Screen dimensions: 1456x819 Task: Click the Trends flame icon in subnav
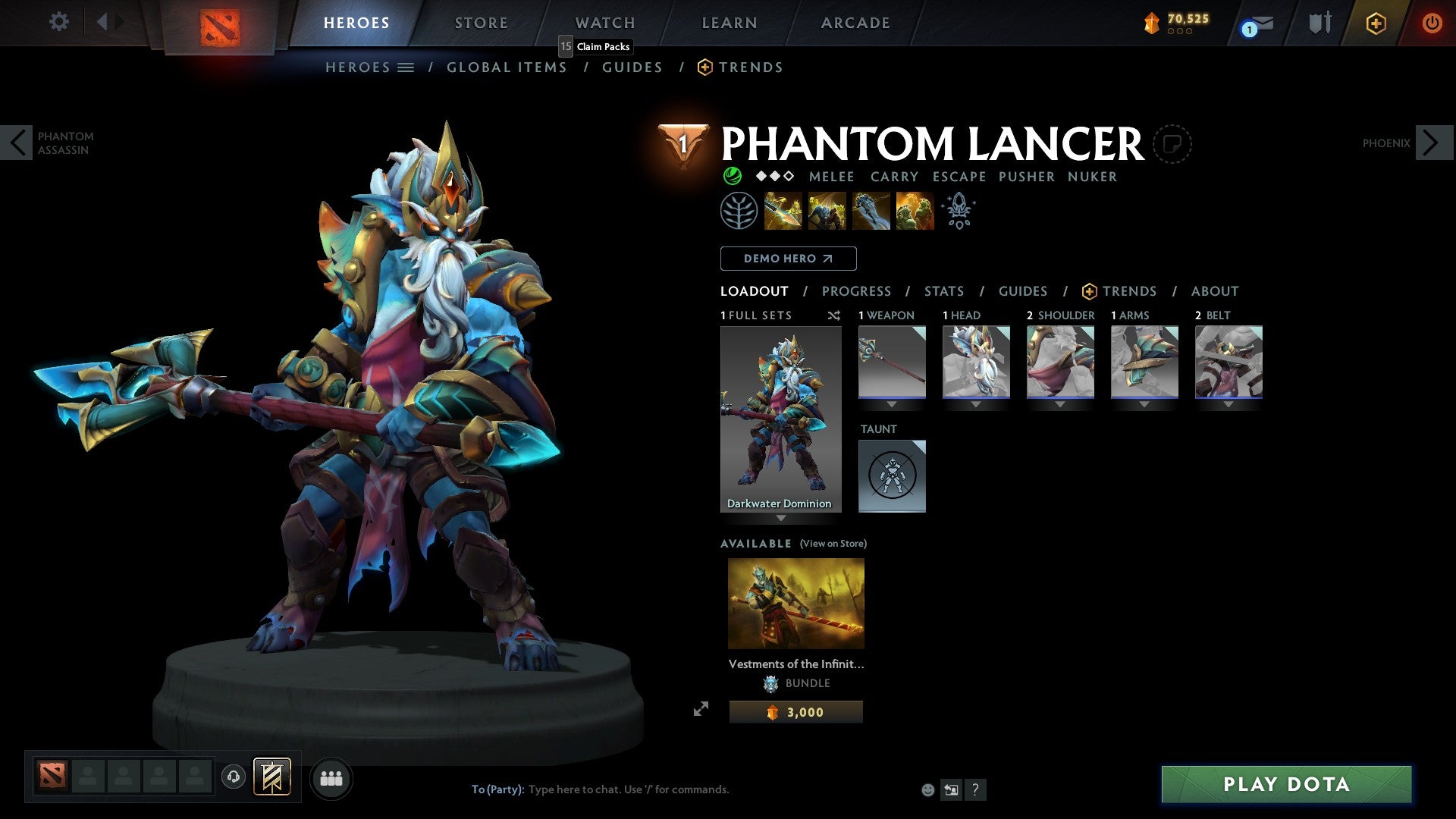tap(704, 67)
